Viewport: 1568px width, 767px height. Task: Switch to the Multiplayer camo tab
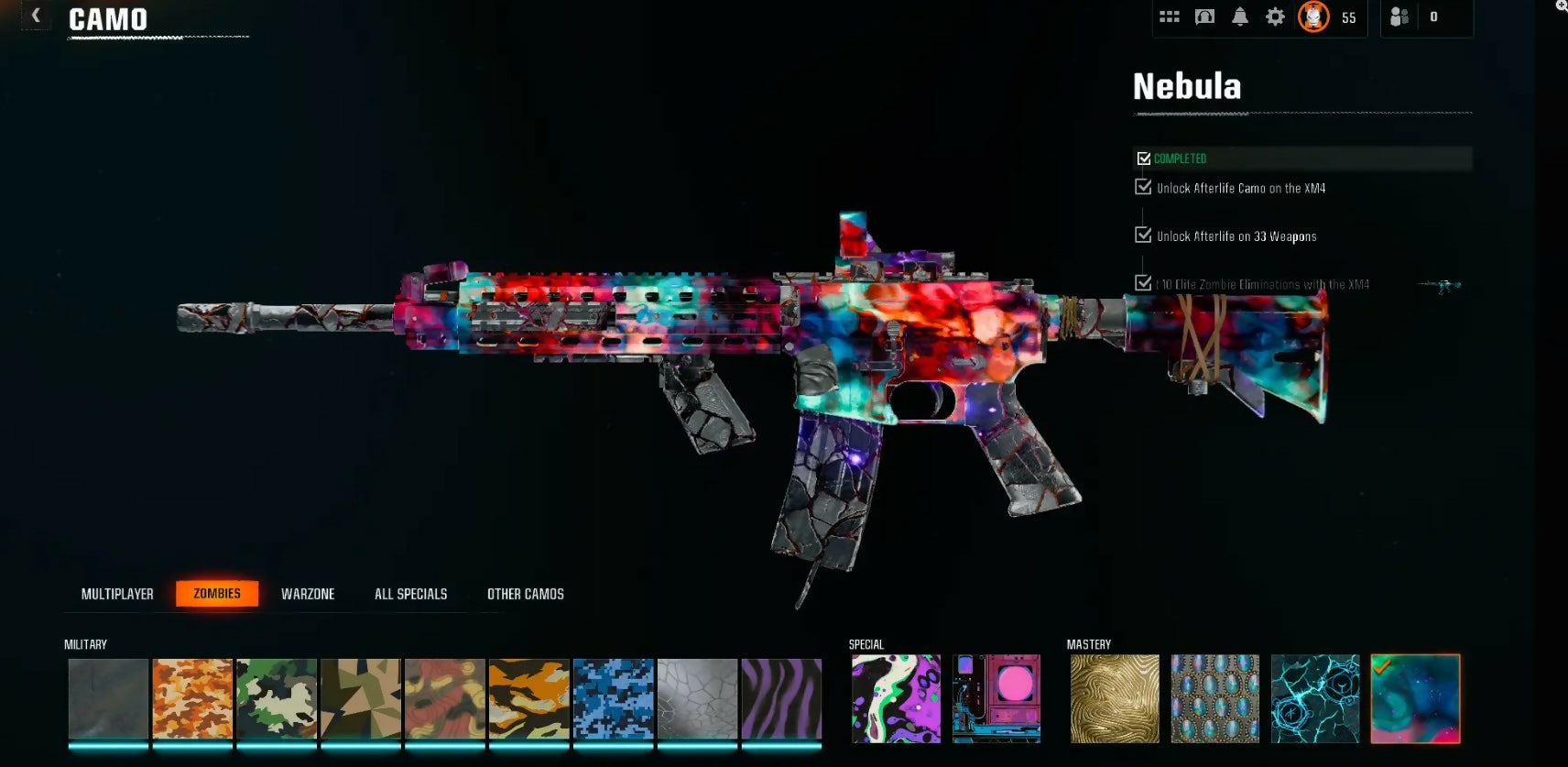pos(117,594)
